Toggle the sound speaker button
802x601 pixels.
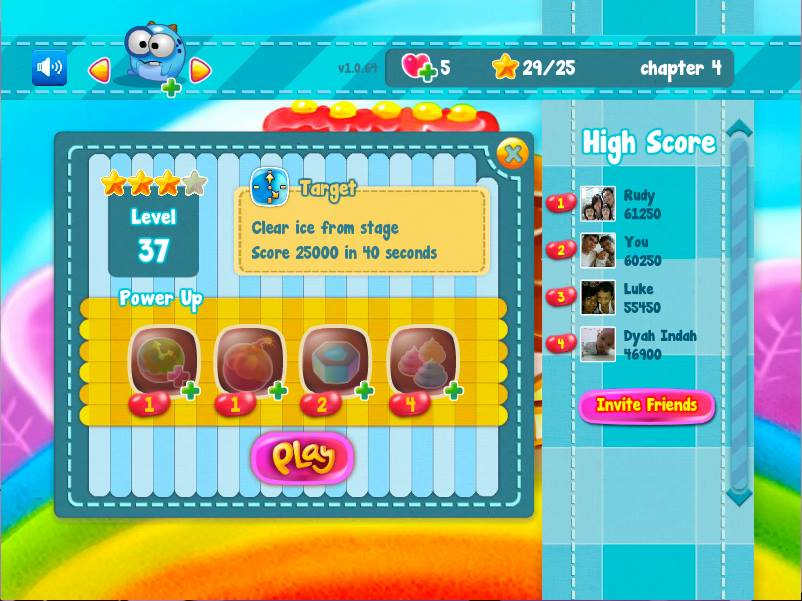tap(49, 68)
